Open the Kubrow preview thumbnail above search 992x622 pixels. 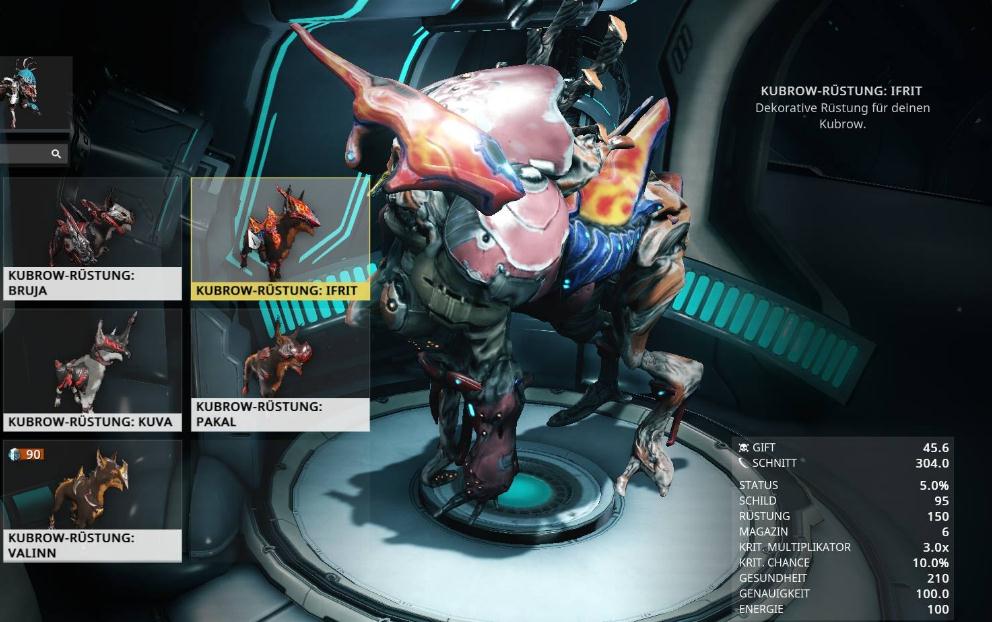[35, 93]
